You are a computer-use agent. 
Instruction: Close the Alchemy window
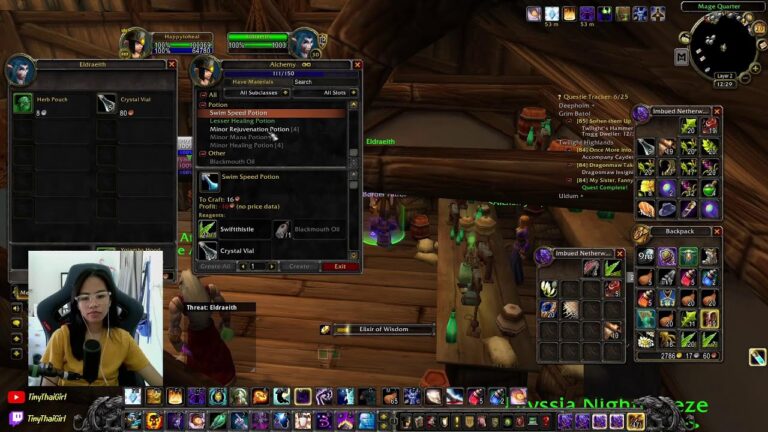click(x=356, y=65)
